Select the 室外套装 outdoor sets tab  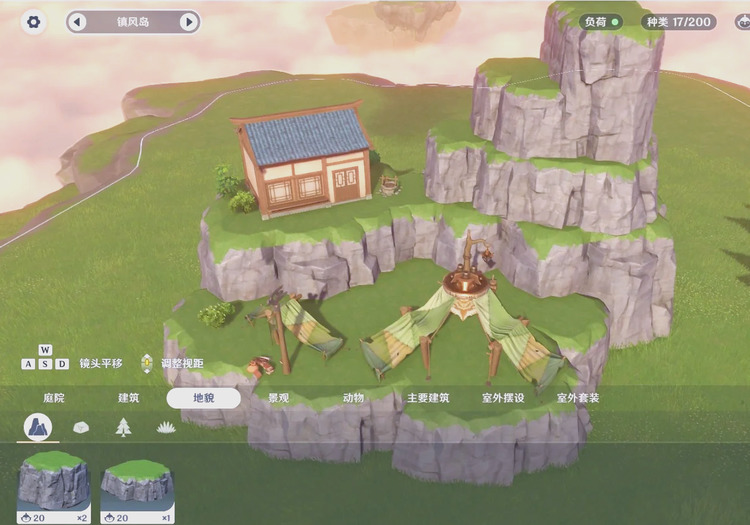click(578, 398)
